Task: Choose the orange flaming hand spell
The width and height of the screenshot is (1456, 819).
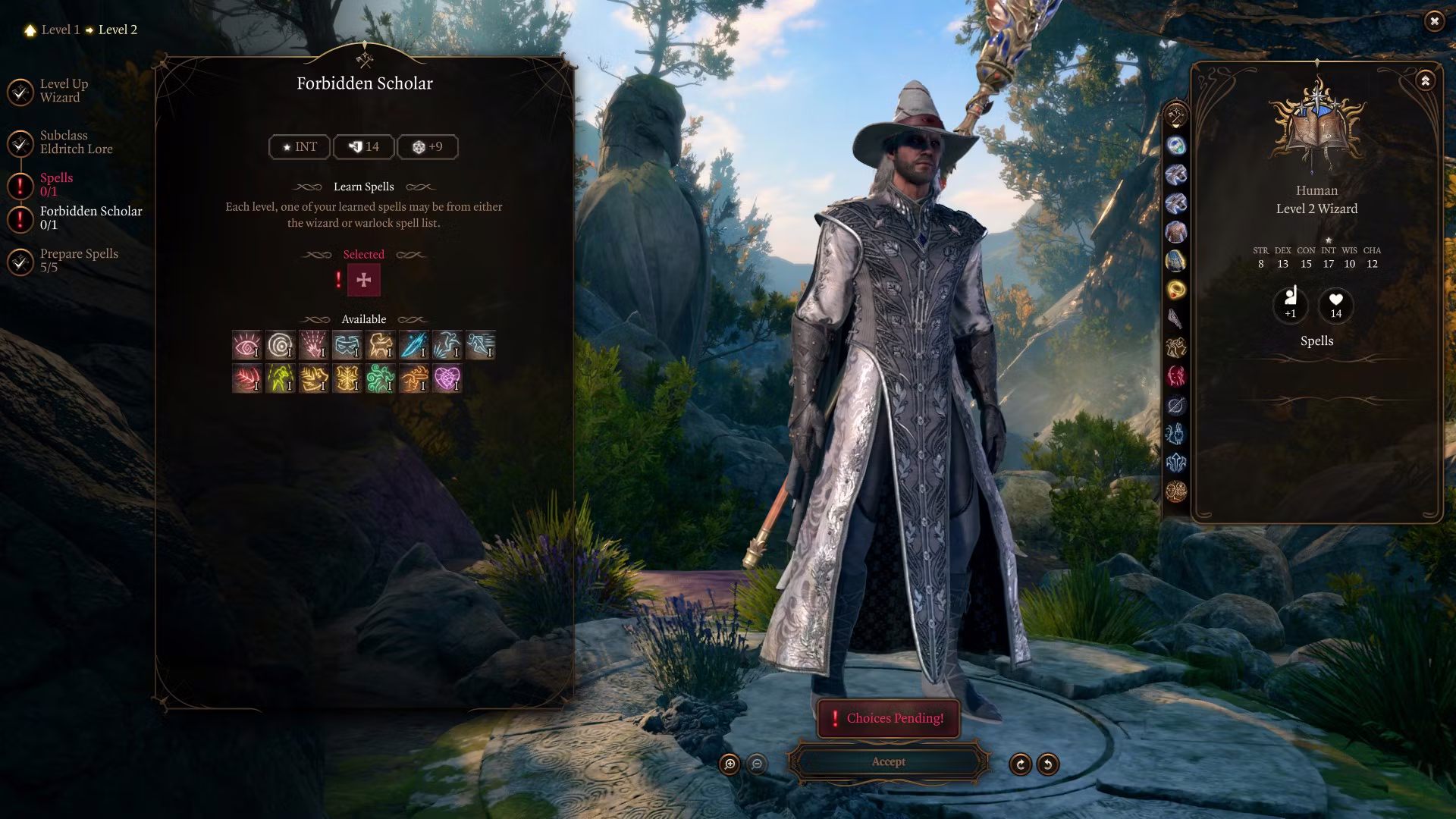Action: (x=413, y=378)
